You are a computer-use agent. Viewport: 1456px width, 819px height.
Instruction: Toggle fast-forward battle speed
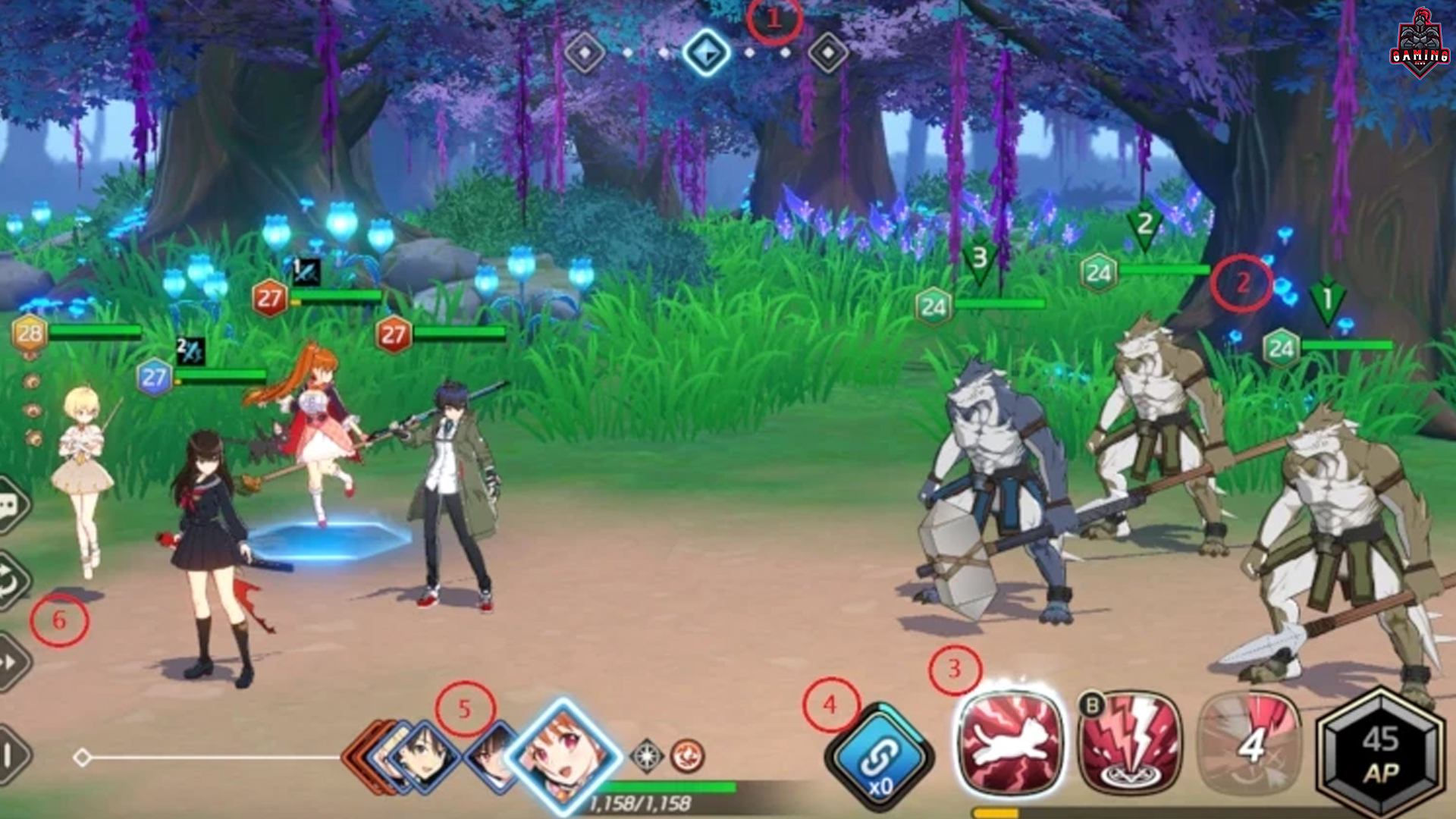click(x=11, y=663)
